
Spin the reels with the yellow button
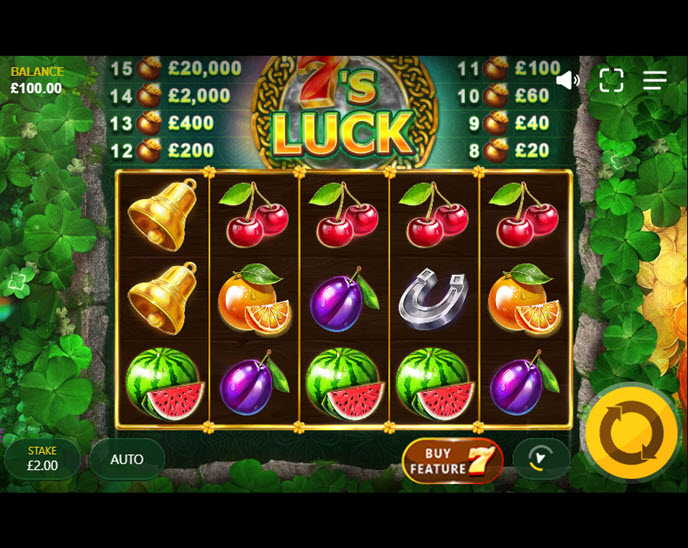point(631,433)
